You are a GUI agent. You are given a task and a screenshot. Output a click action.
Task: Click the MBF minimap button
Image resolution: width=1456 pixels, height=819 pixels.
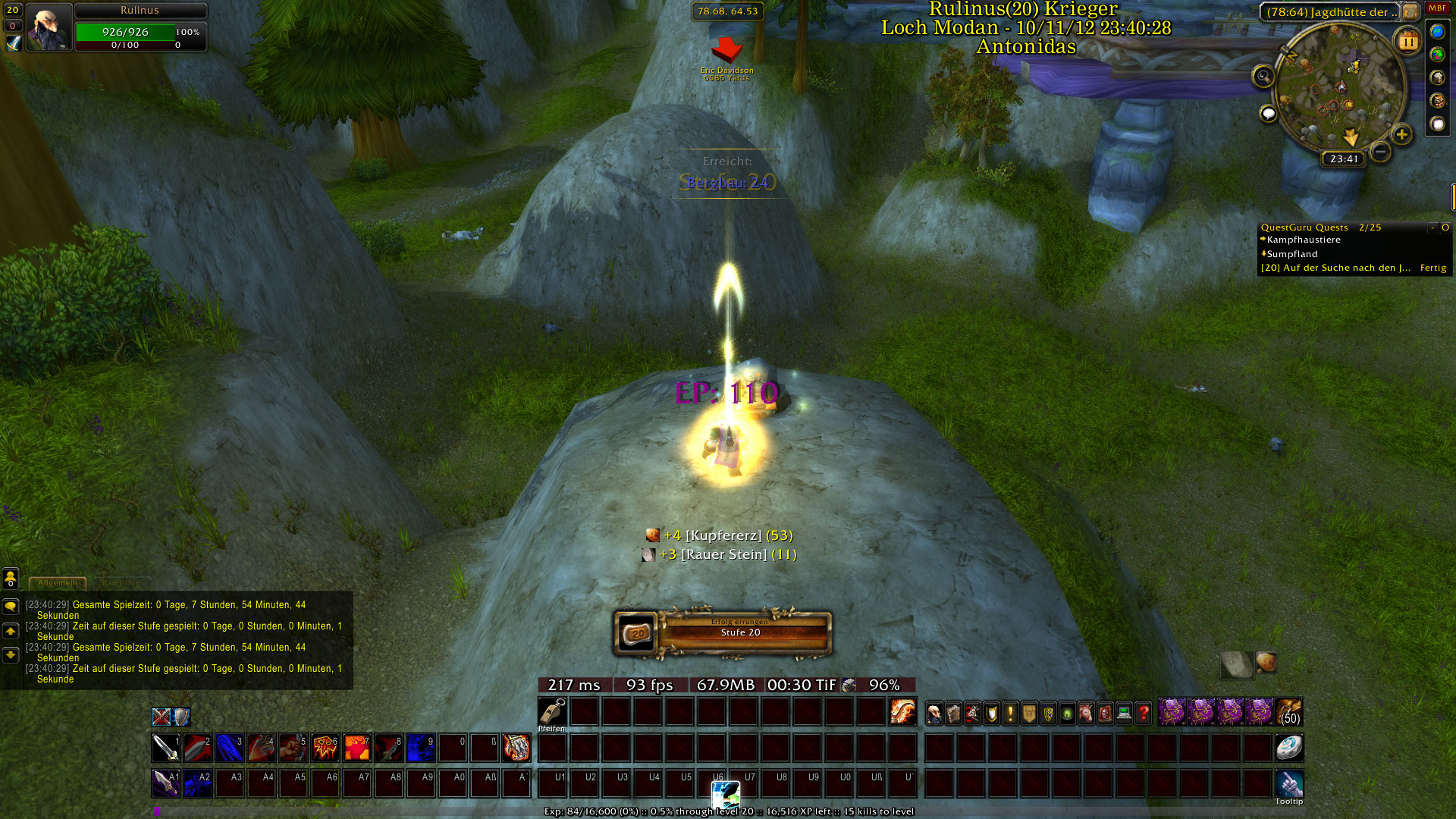tap(1437, 8)
